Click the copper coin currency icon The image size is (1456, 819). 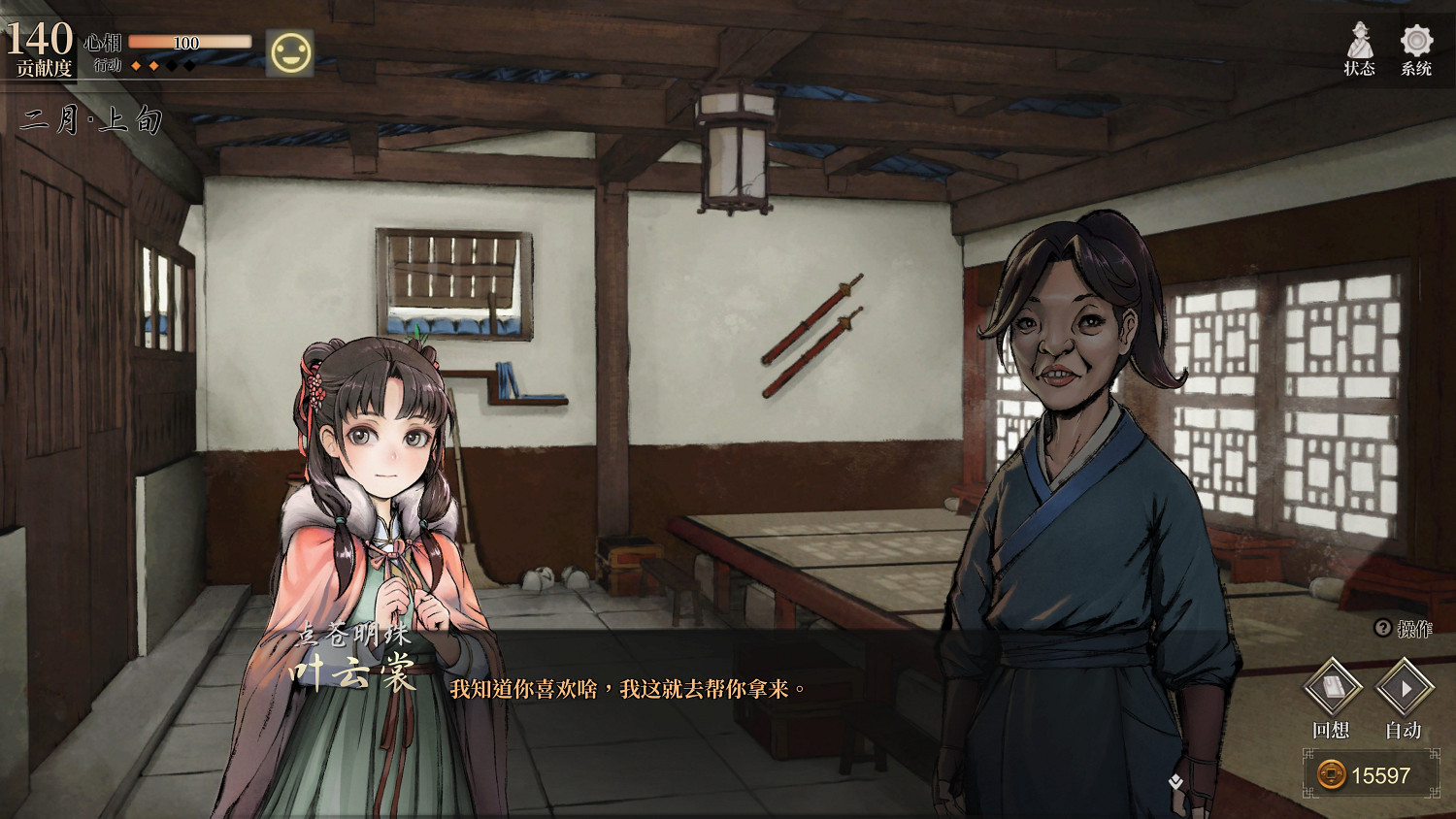click(1331, 774)
